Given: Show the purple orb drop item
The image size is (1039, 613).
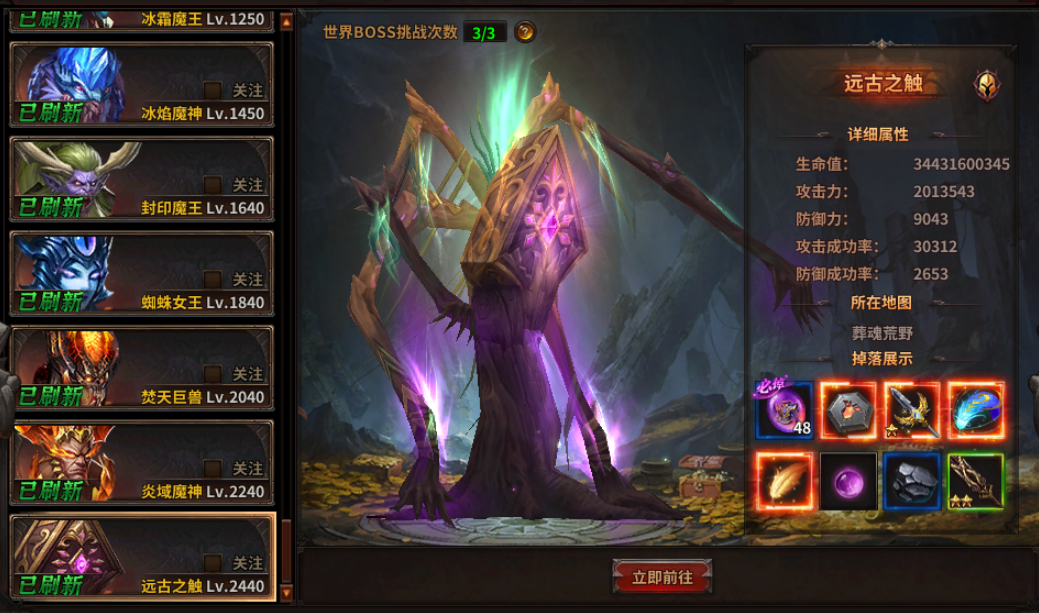Looking at the screenshot, I should 848,481.
